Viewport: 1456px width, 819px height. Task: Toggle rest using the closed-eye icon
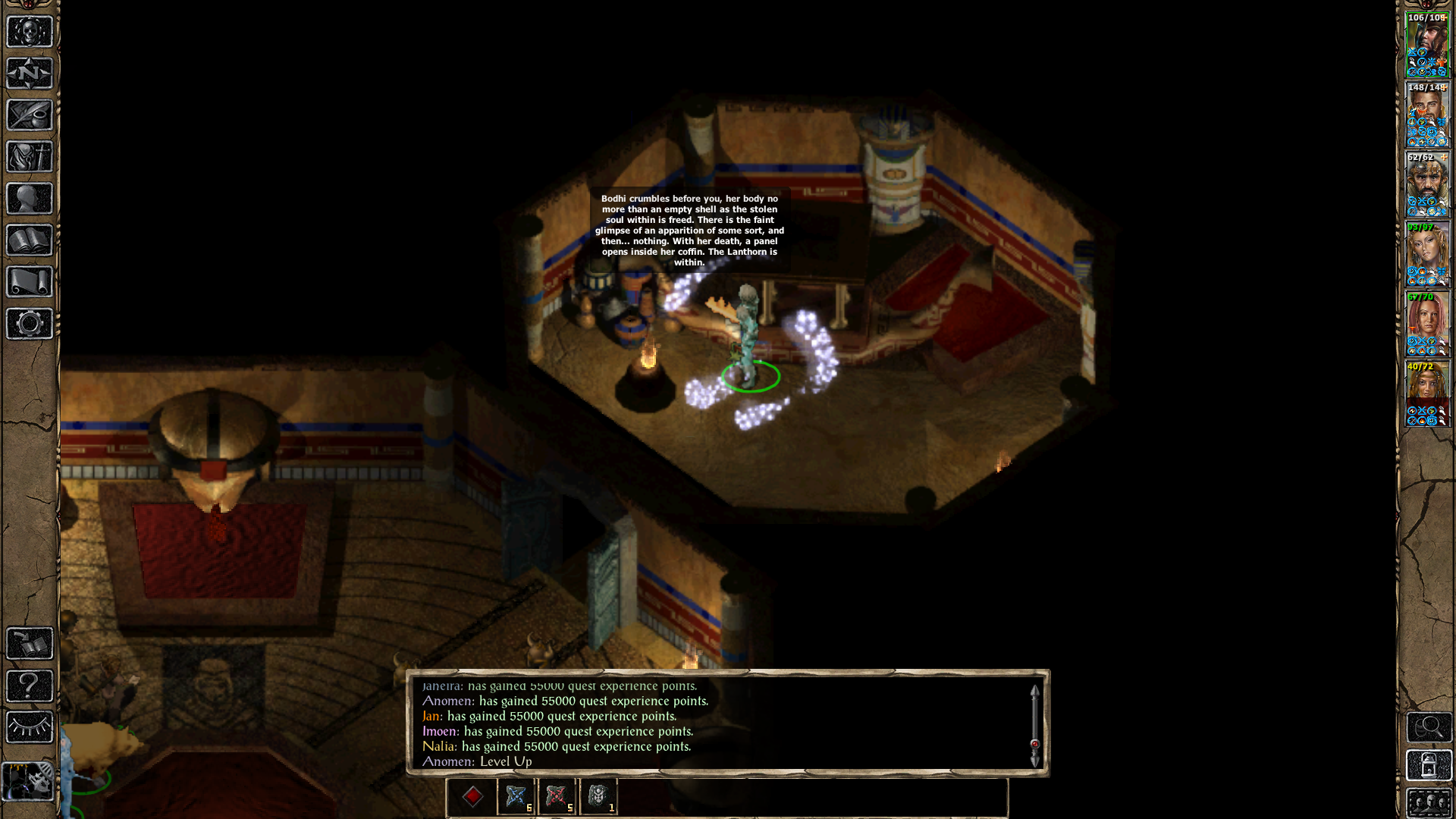(29, 725)
